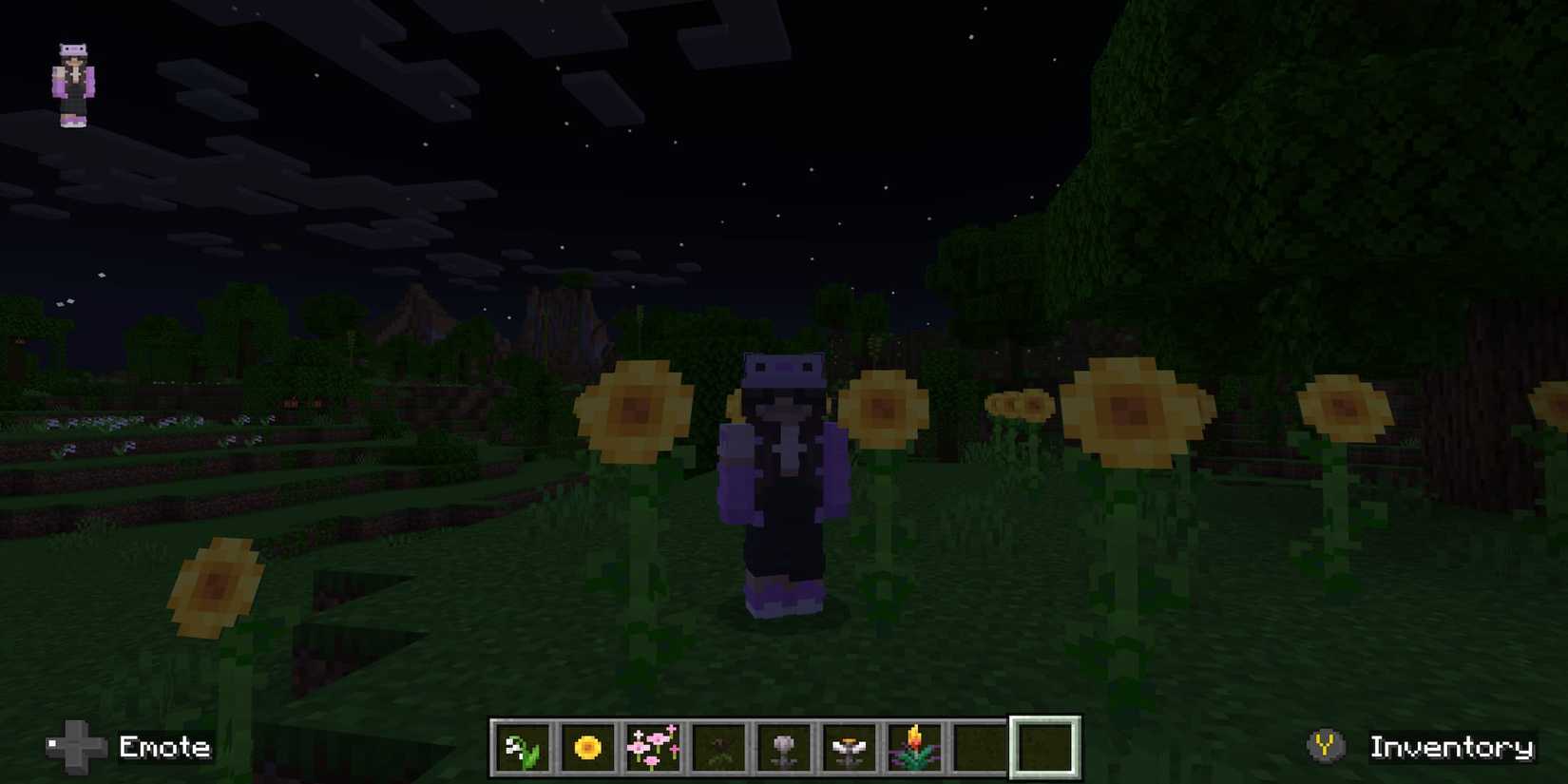Select the lily of the valley hotbar slot
Viewport: 1568px width, 784px height.
pyautogui.click(x=521, y=748)
